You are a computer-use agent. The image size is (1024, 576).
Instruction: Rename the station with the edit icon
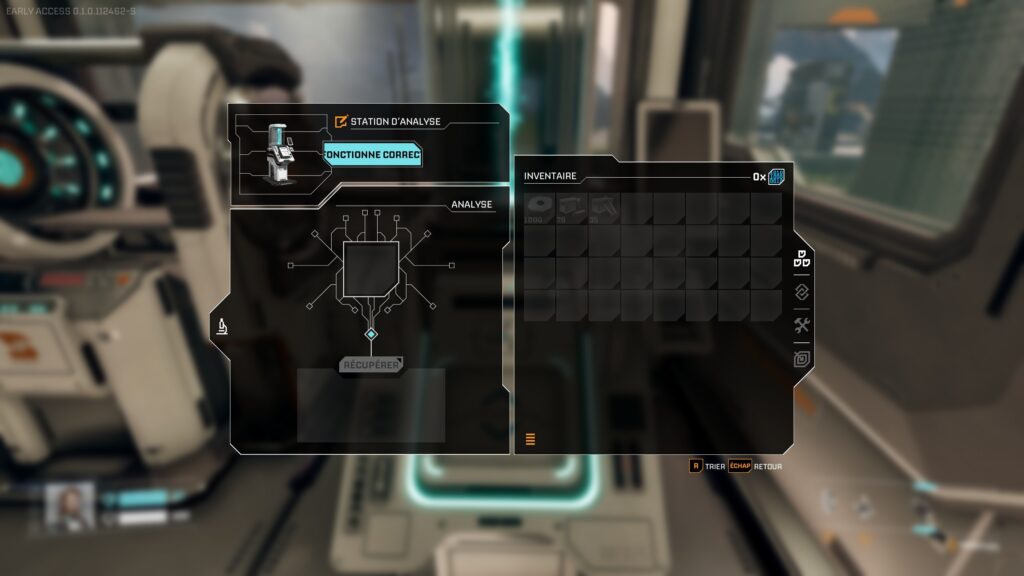click(341, 122)
